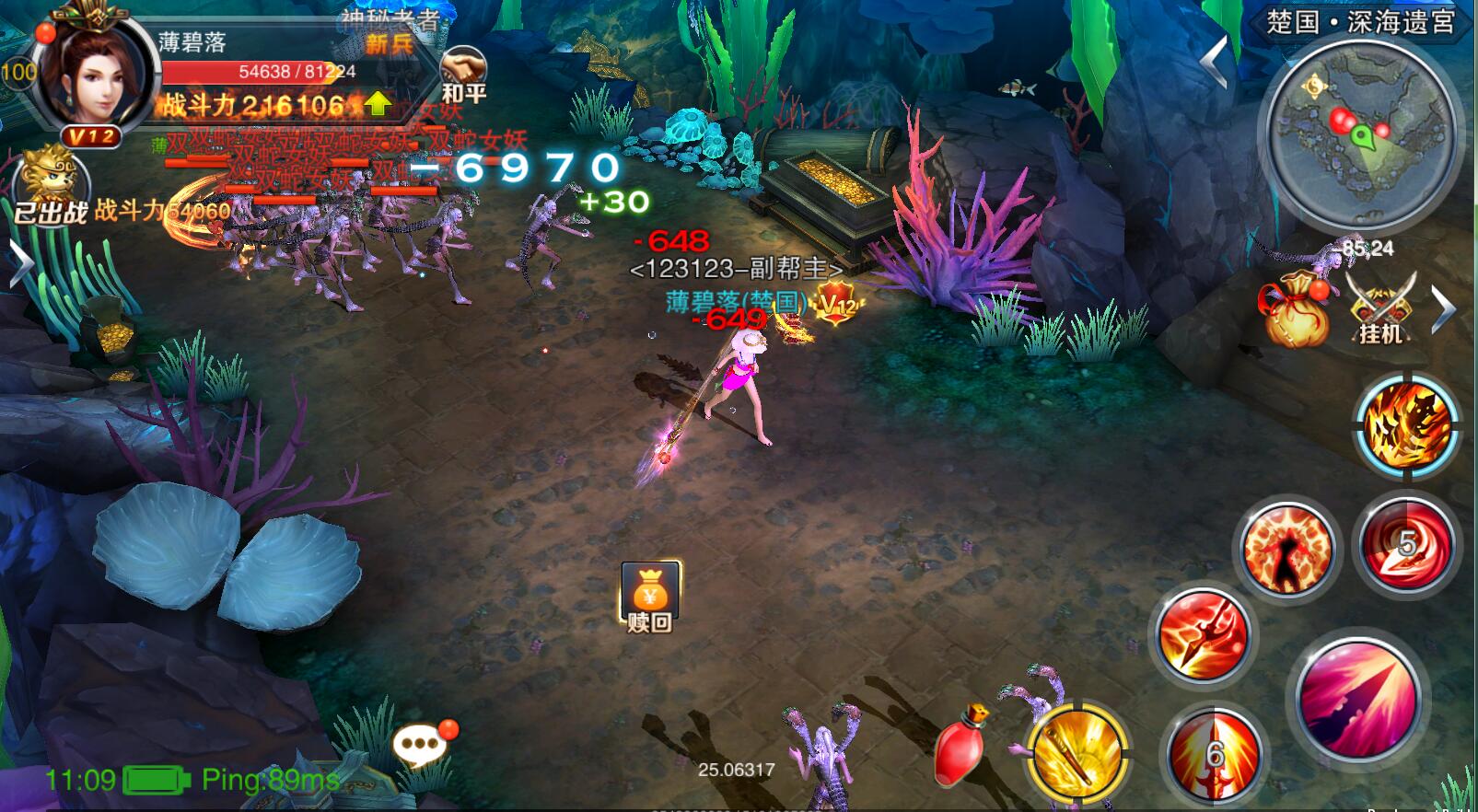Cast the red spear thrust skill
The width and height of the screenshot is (1478, 812).
click(1203, 635)
